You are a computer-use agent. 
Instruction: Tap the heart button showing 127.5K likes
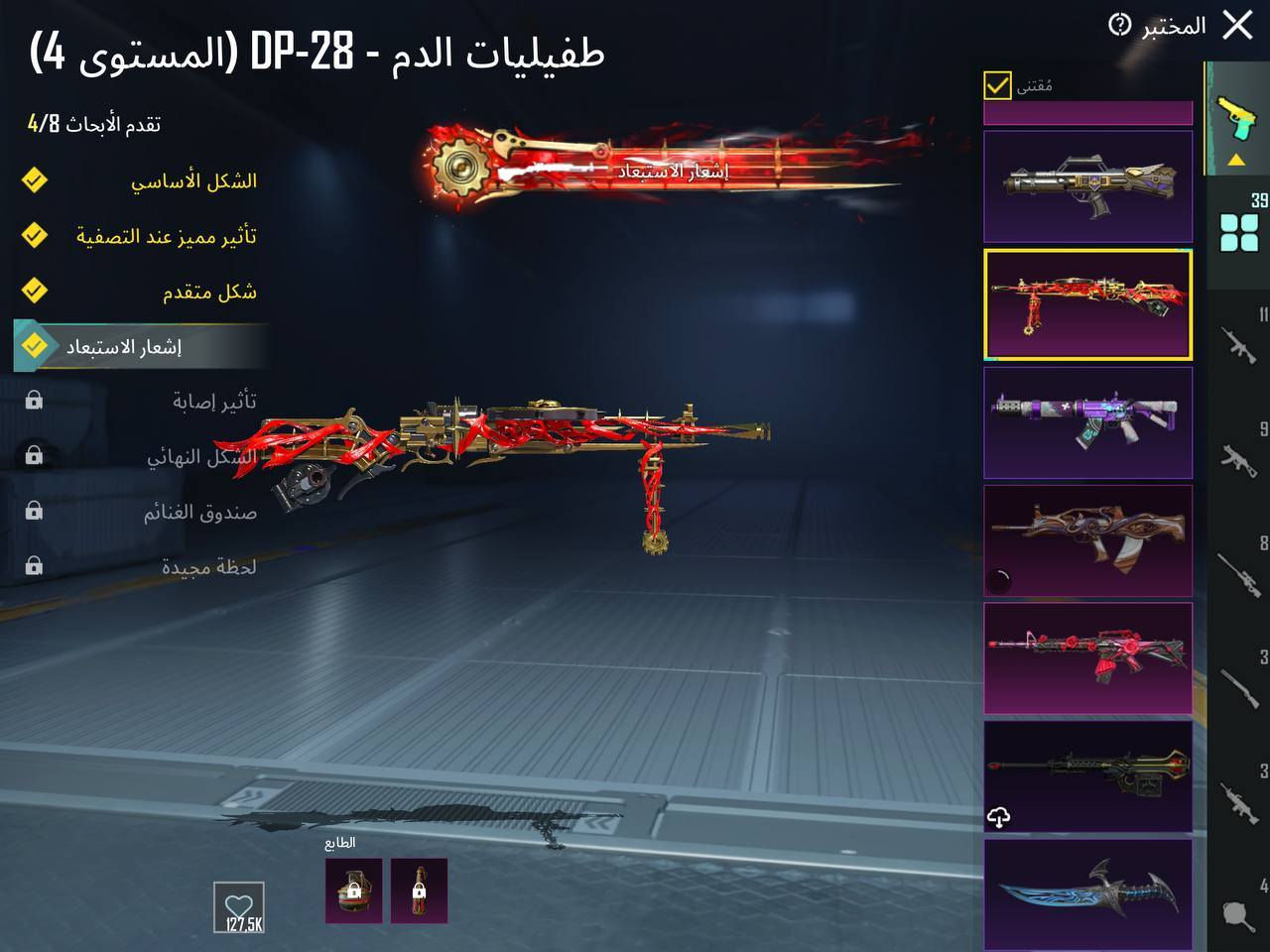pos(238,906)
